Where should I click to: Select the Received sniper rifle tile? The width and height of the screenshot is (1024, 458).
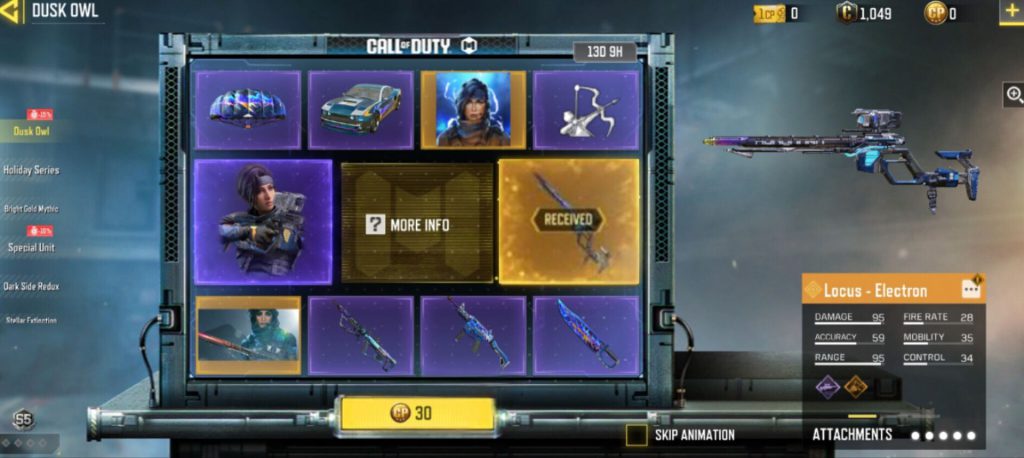pos(568,220)
